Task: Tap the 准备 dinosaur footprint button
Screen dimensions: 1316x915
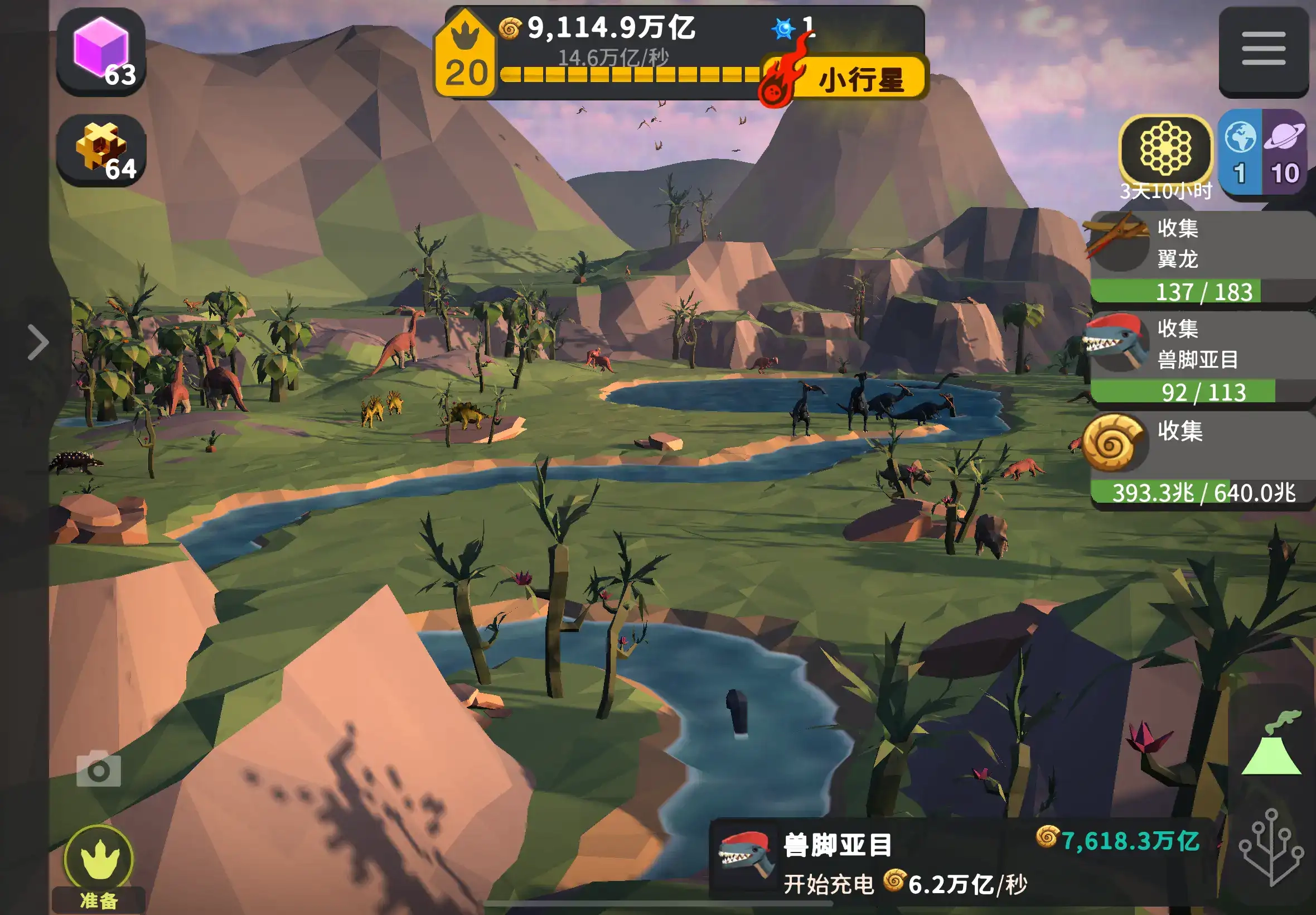Action: coord(99,867)
